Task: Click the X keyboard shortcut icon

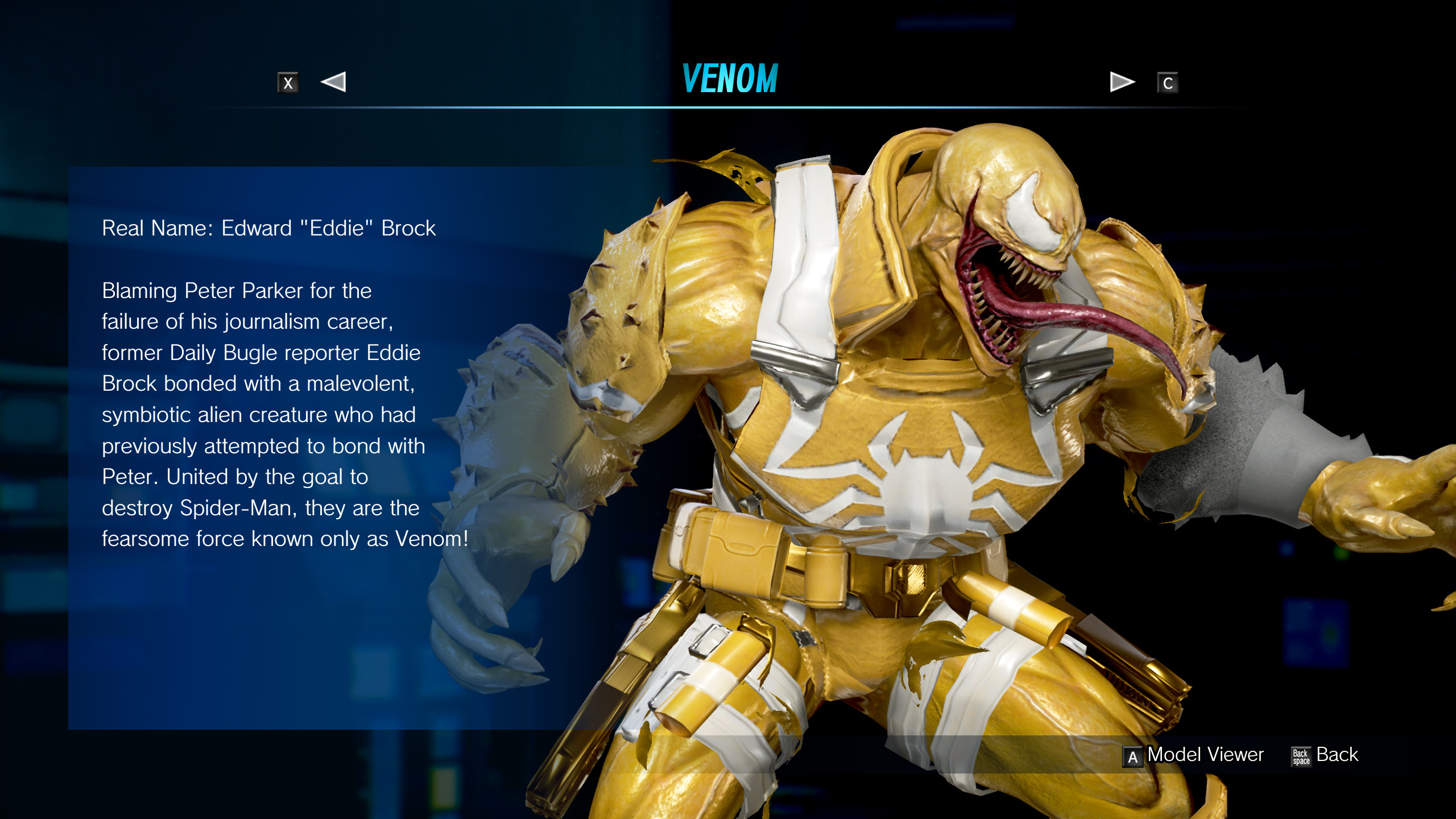Action: click(288, 82)
